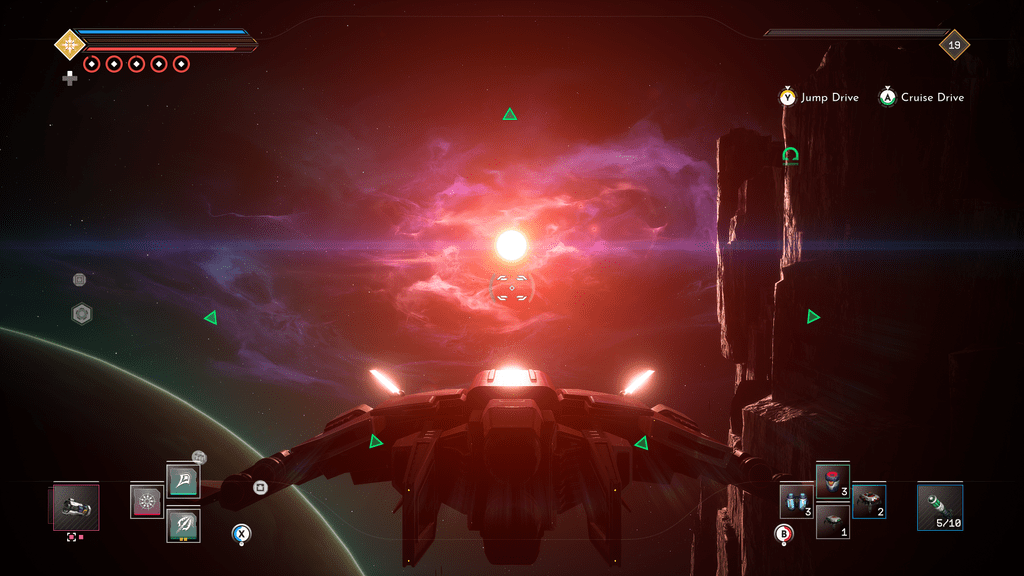Choose the small drone consumable with count 1
Screen dimensions: 1024x576
(833, 521)
